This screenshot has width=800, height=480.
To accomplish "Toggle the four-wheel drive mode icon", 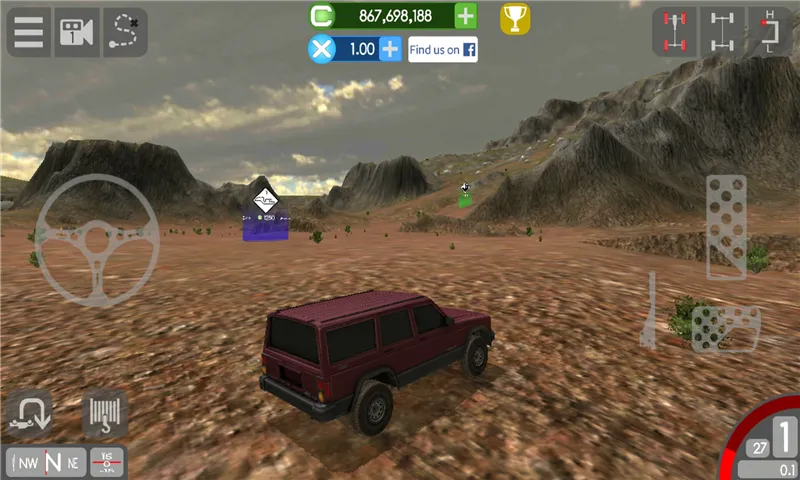I will pos(674,31).
